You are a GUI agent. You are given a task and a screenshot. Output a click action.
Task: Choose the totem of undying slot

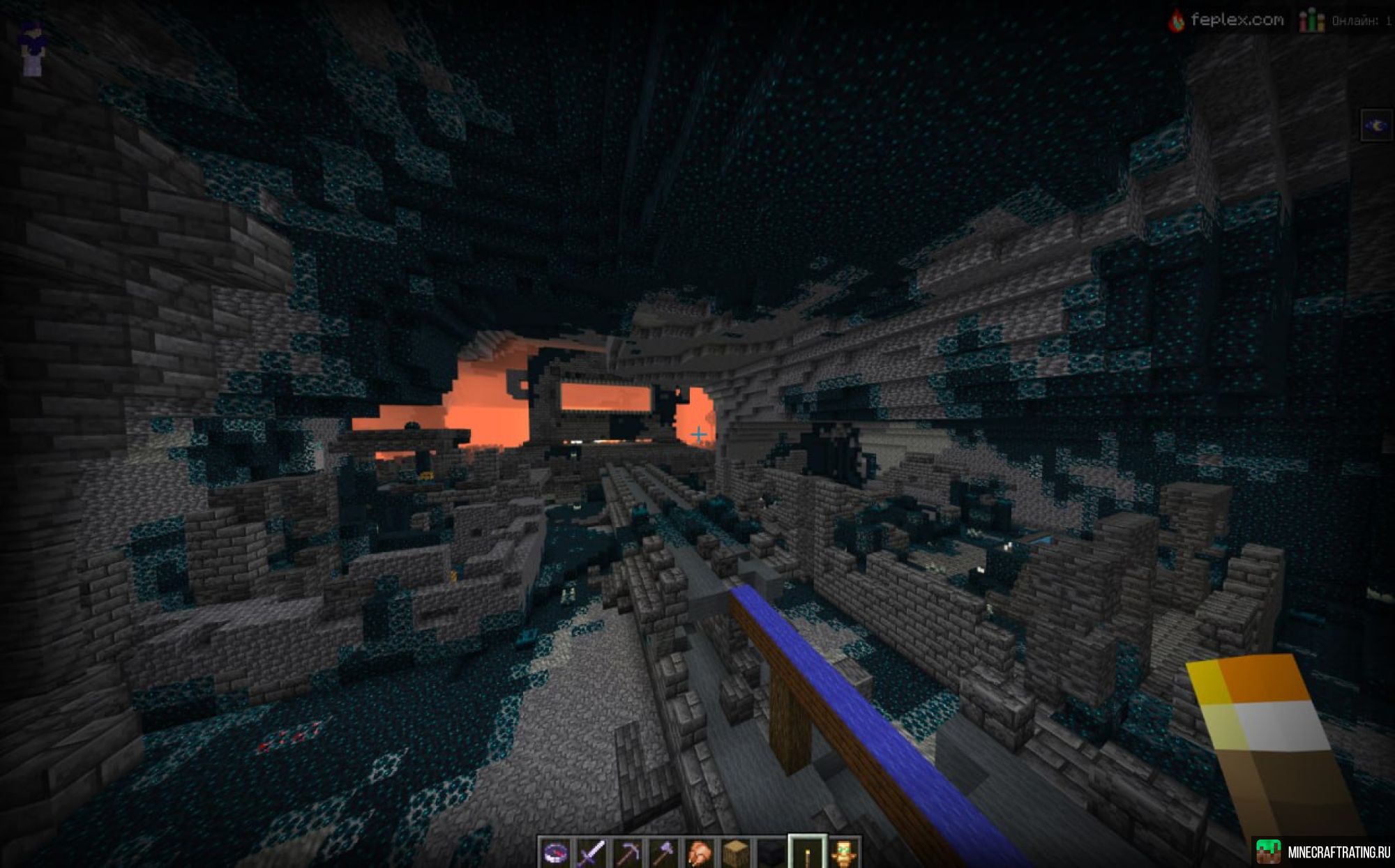(x=844, y=852)
